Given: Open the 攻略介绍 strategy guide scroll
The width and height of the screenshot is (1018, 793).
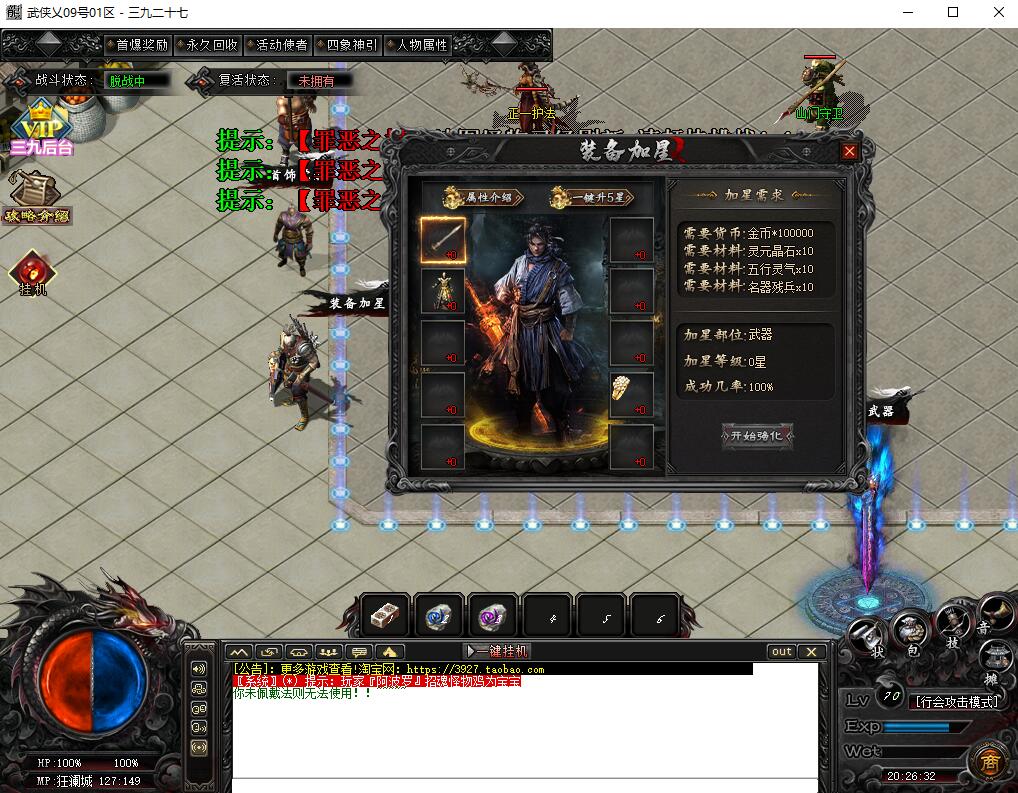Looking at the screenshot, I should (x=37, y=196).
